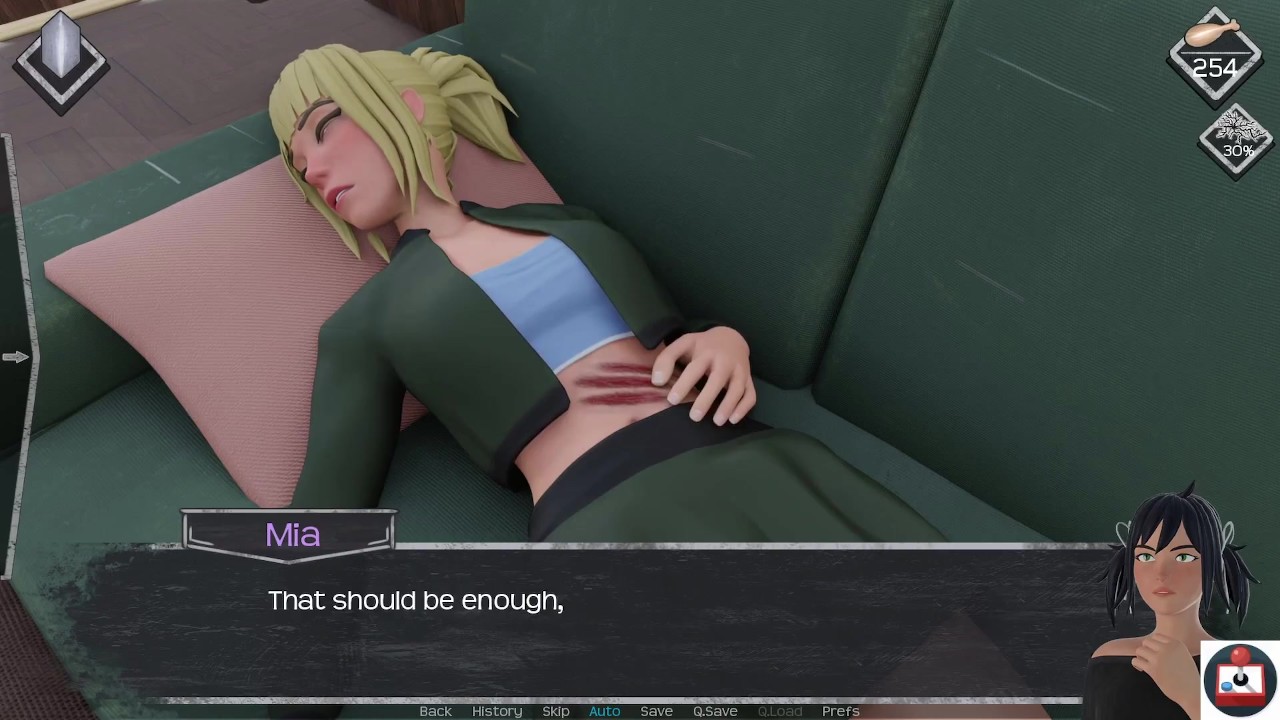1280x720 pixels.
Task: Open the dialogue History log
Action: tap(497, 711)
